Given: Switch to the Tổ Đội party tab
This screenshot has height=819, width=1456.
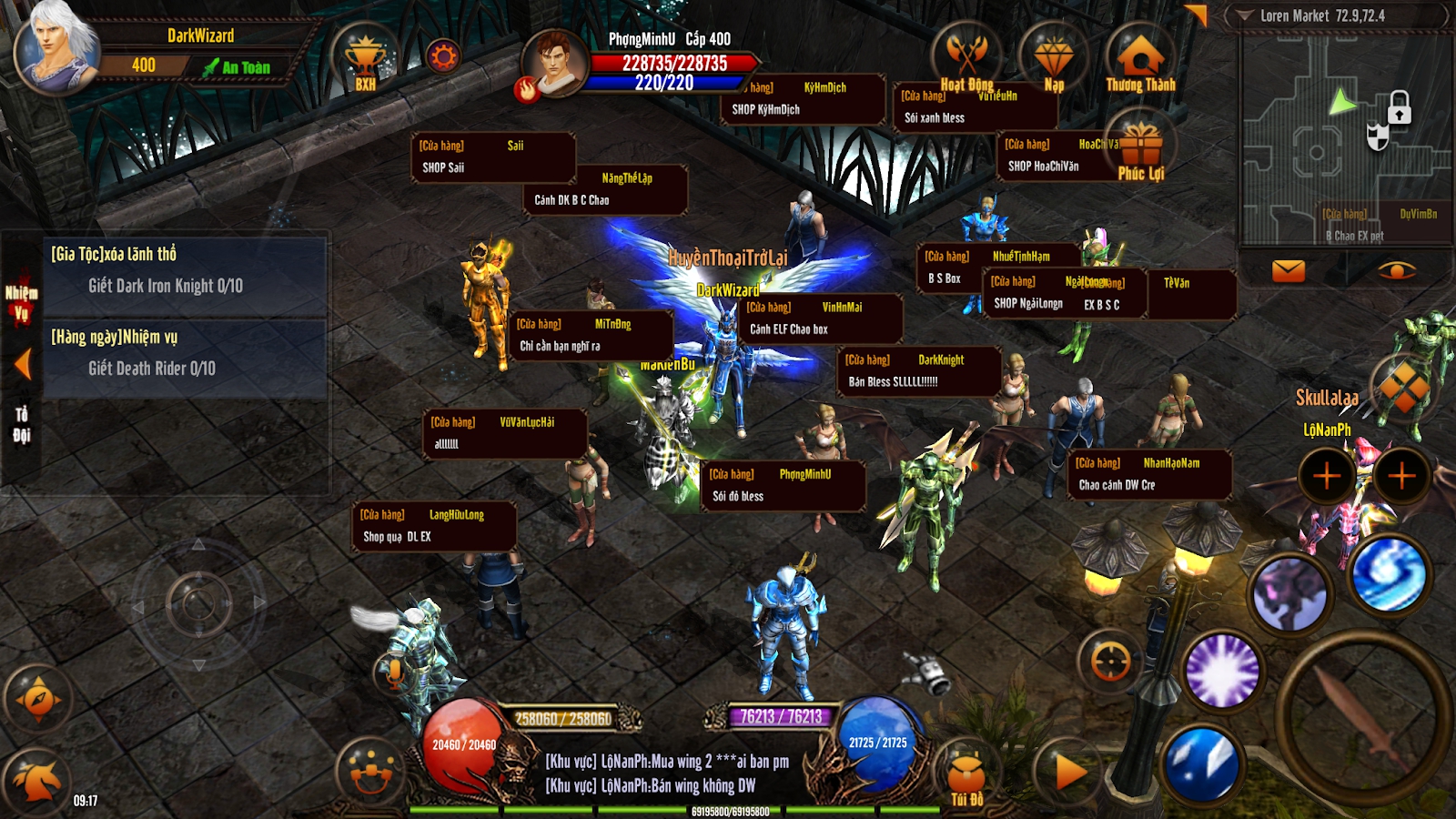Looking at the screenshot, I should click(x=22, y=424).
